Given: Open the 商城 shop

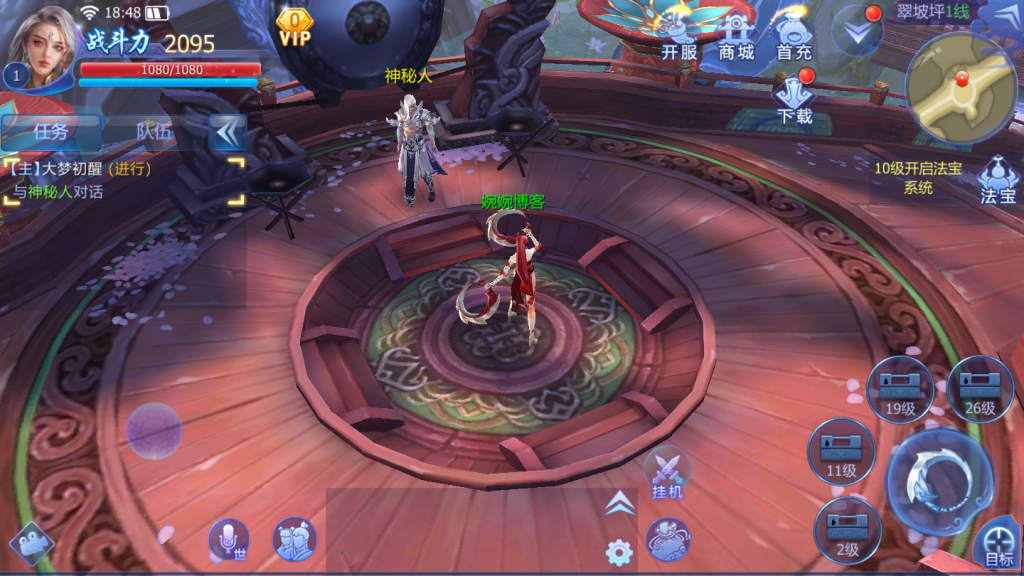Looking at the screenshot, I should point(737,38).
